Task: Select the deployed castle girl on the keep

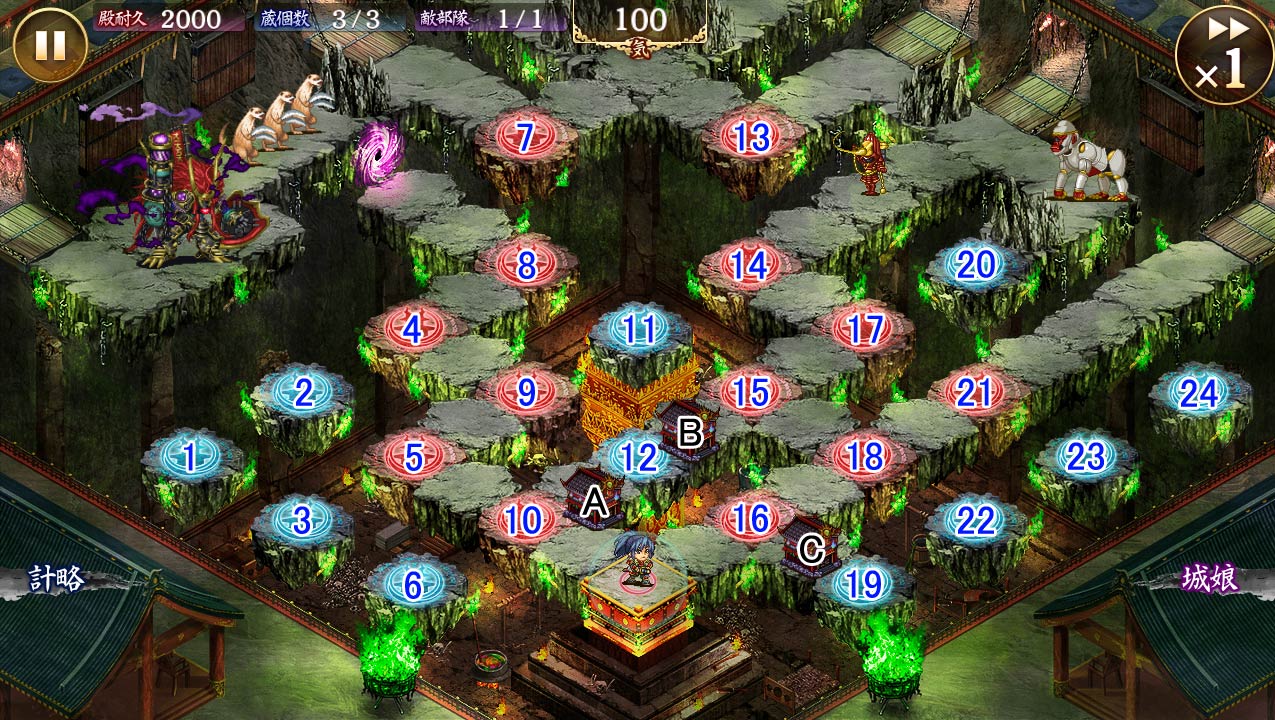Action: coord(636,560)
